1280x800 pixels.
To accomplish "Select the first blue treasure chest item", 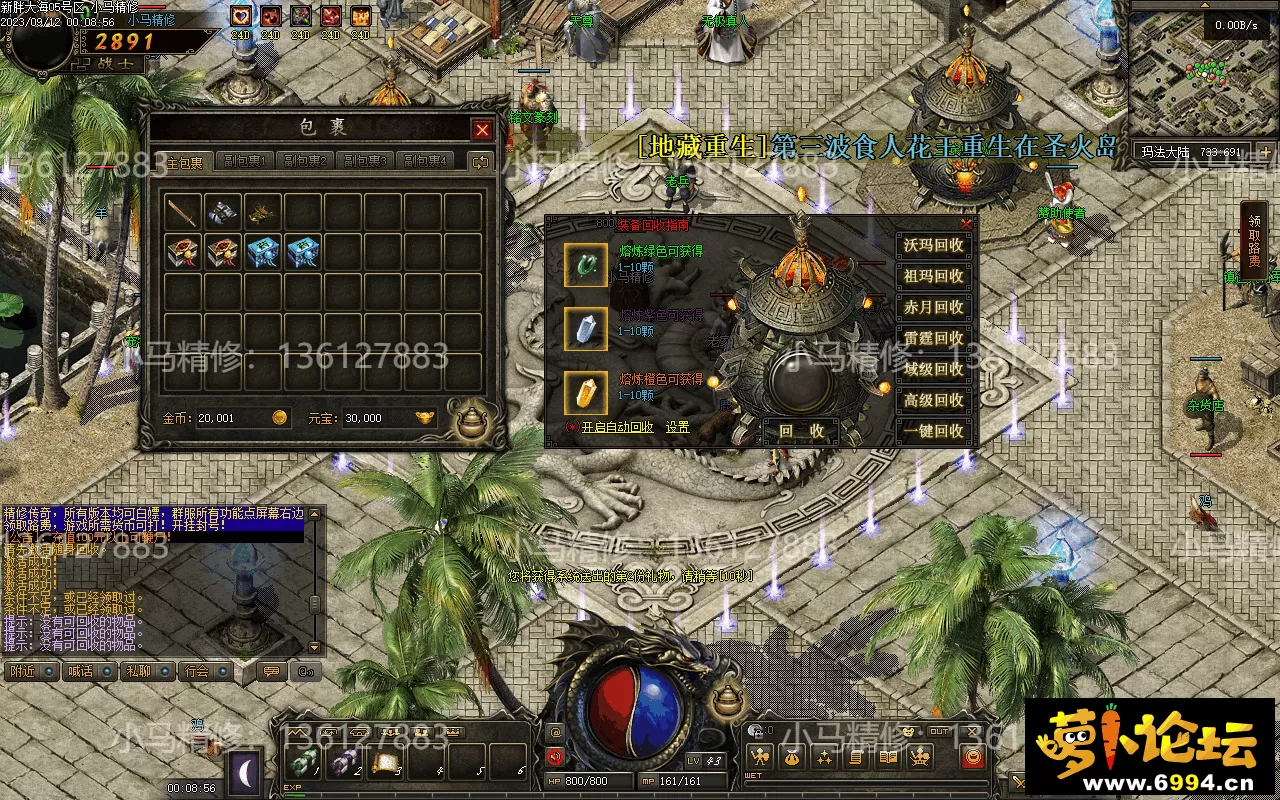I will coord(263,251).
